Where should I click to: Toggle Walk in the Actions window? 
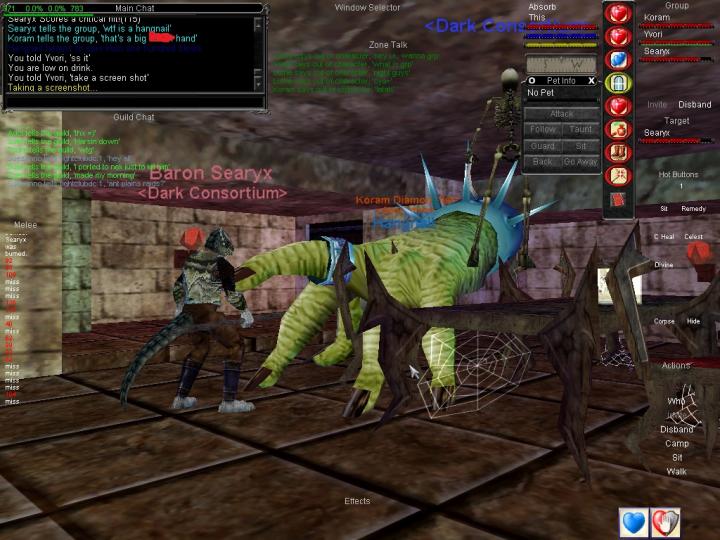click(x=677, y=471)
